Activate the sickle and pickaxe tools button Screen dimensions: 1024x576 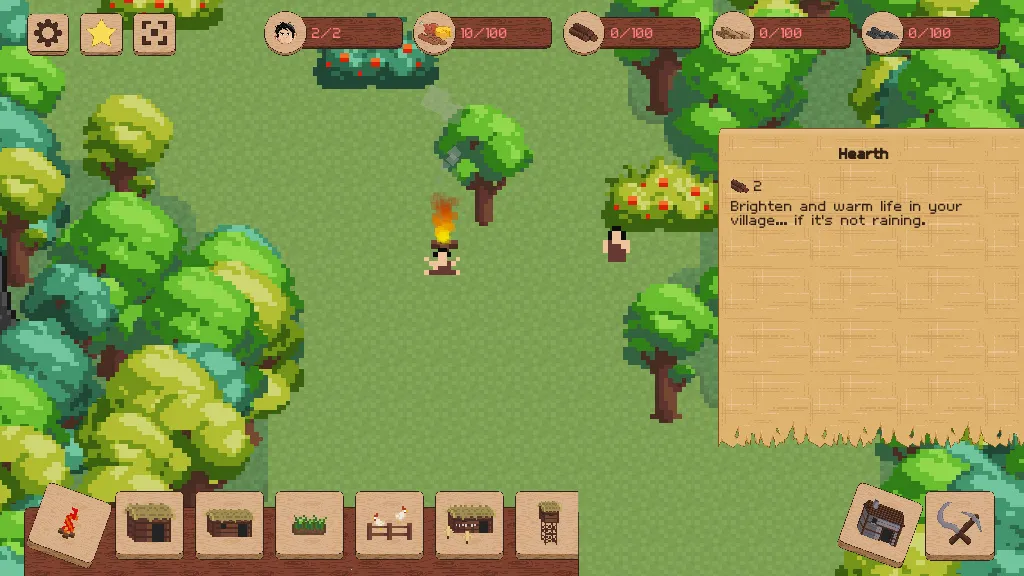point(959,523)
